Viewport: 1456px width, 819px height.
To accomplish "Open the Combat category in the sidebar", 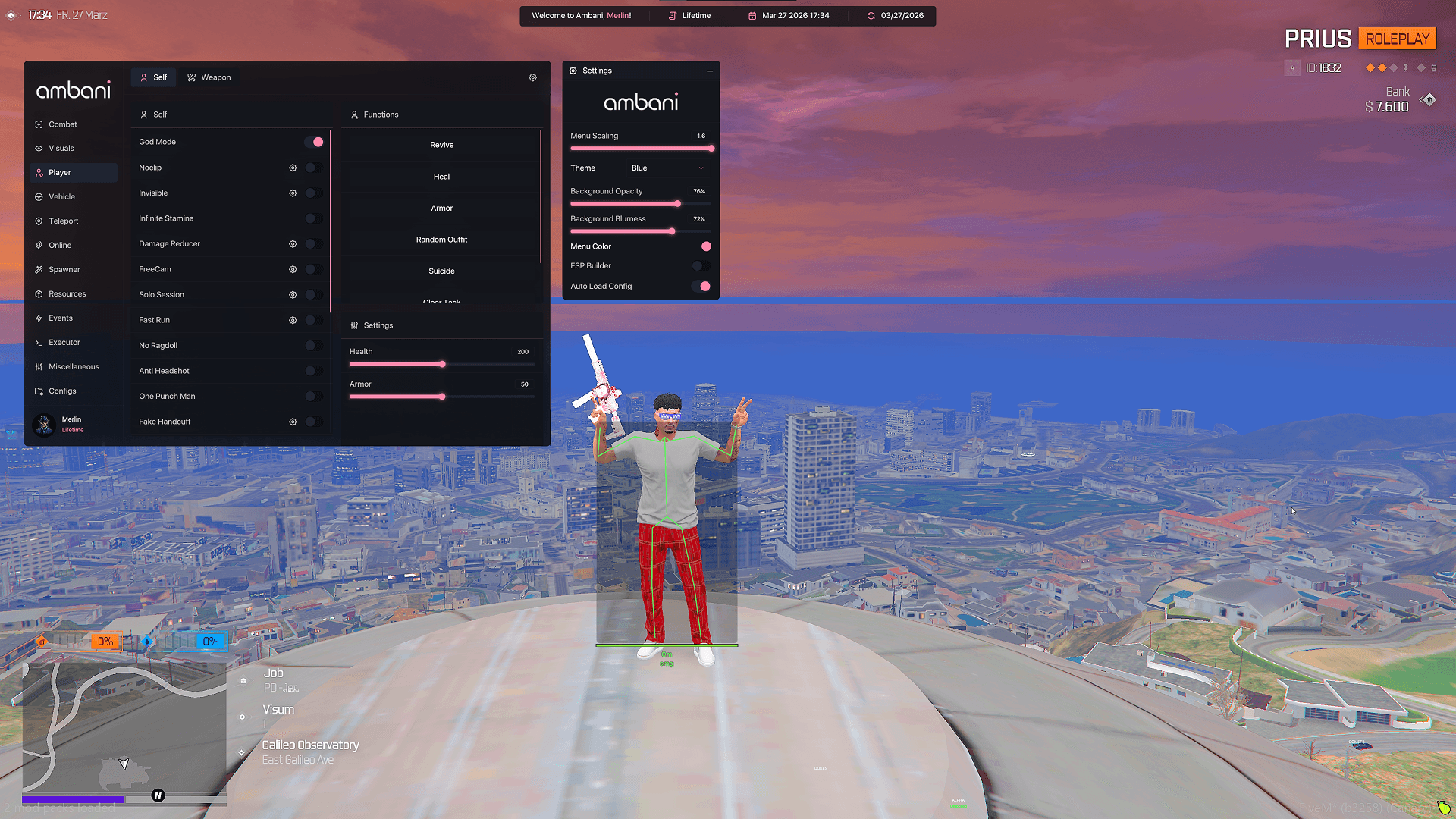I will tap(62, 124).
